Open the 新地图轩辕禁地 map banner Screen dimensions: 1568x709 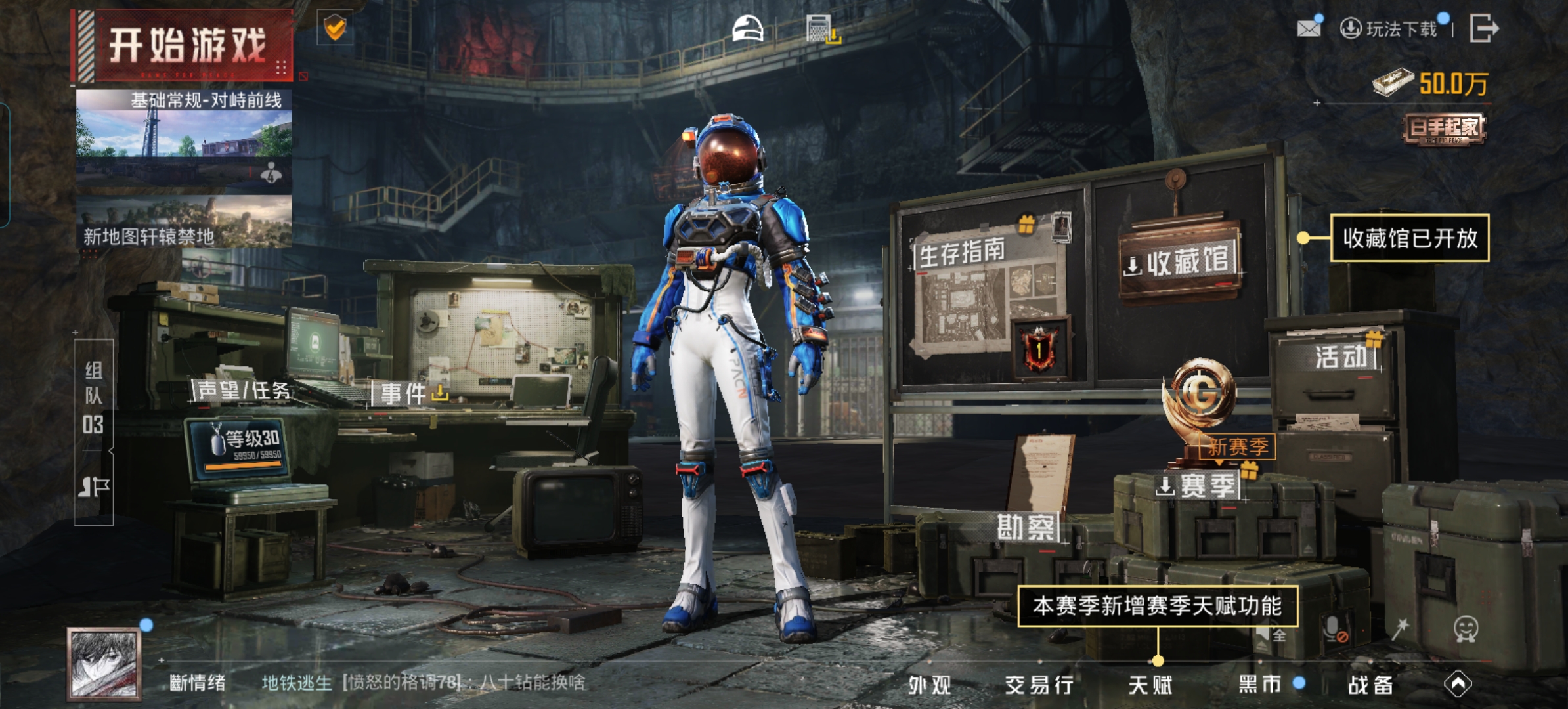[184, 223]
